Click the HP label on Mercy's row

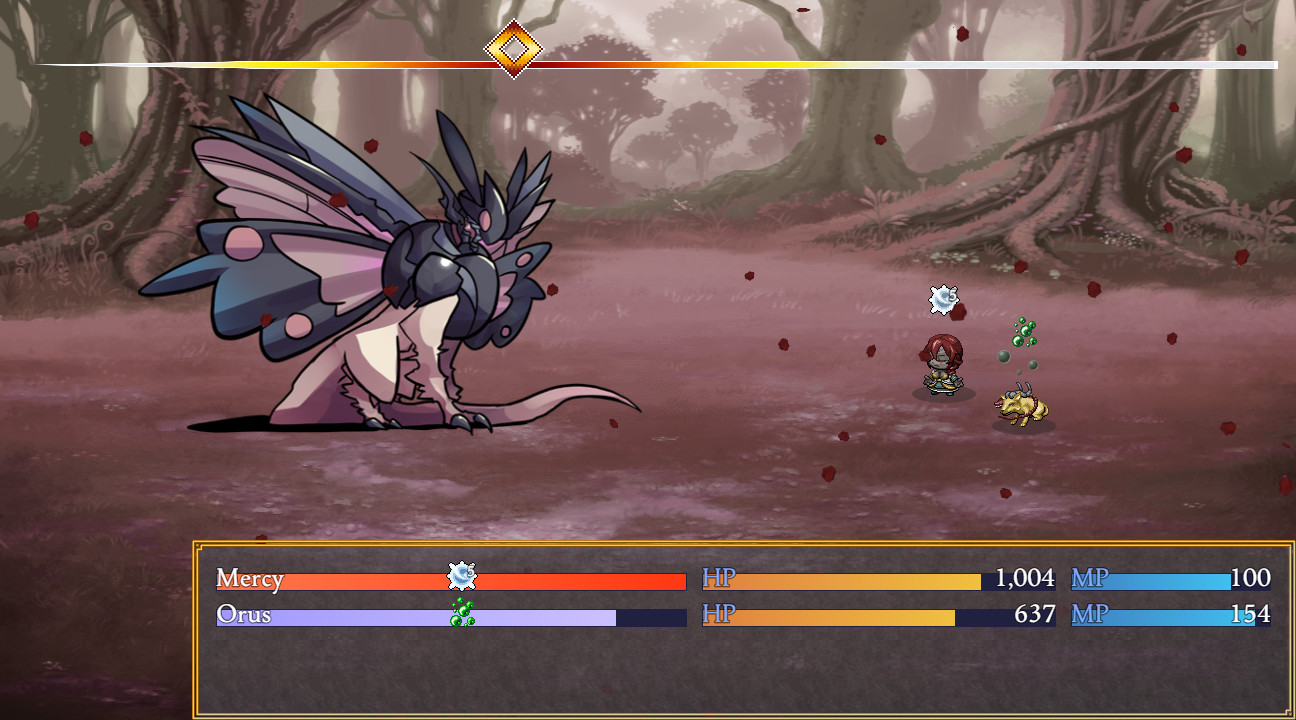click(x=718, y=578)
